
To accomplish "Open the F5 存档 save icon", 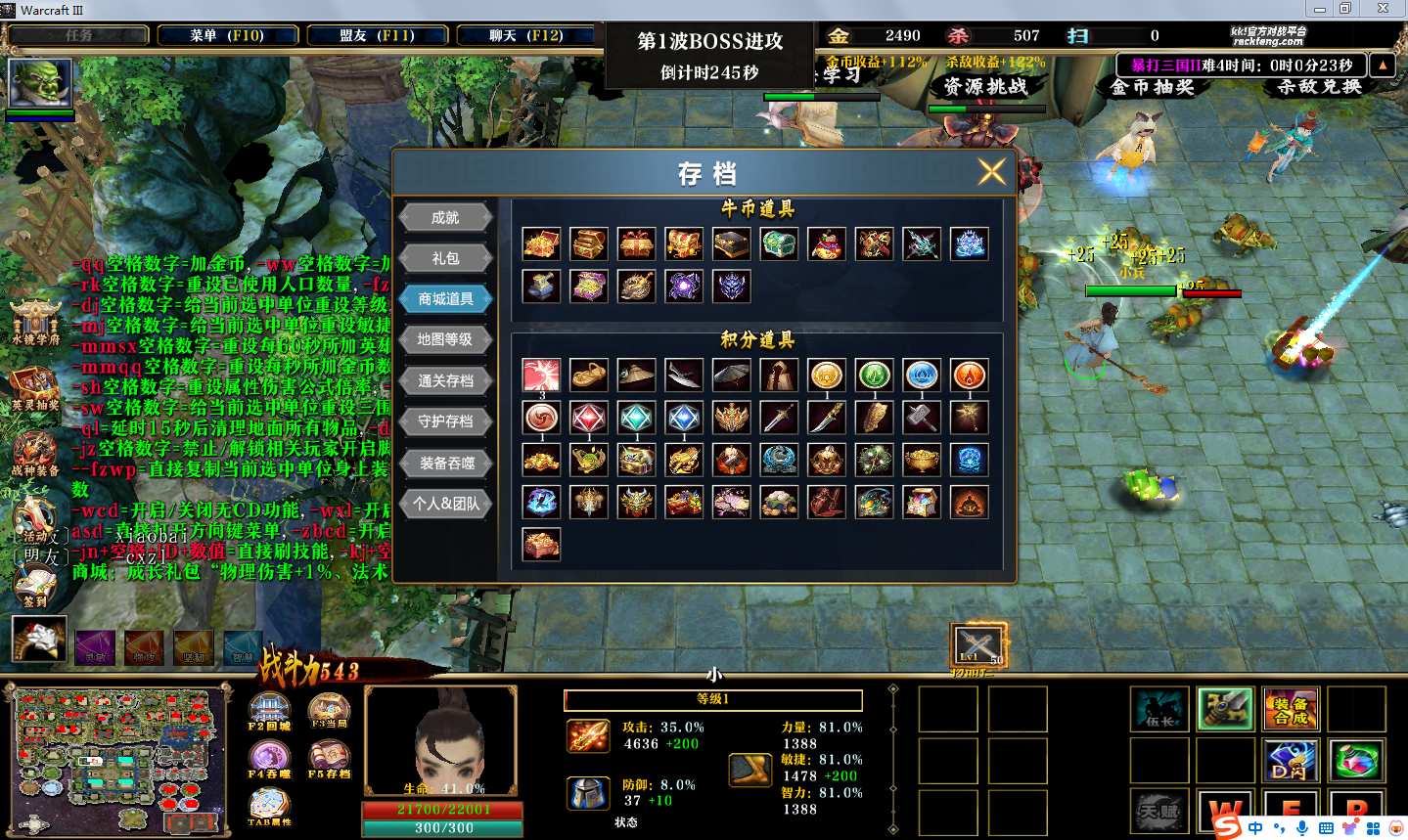I will point(329,759).
